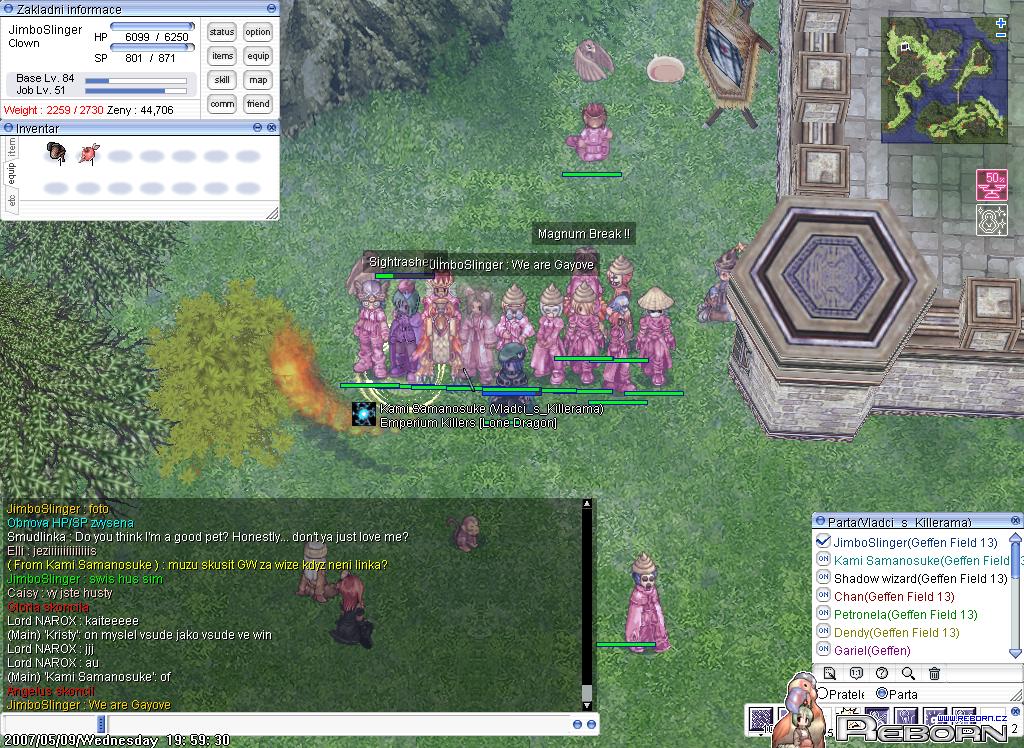Choose the Pratele radio option
This screenshot has width=1024, height=748.
(824, 694)
